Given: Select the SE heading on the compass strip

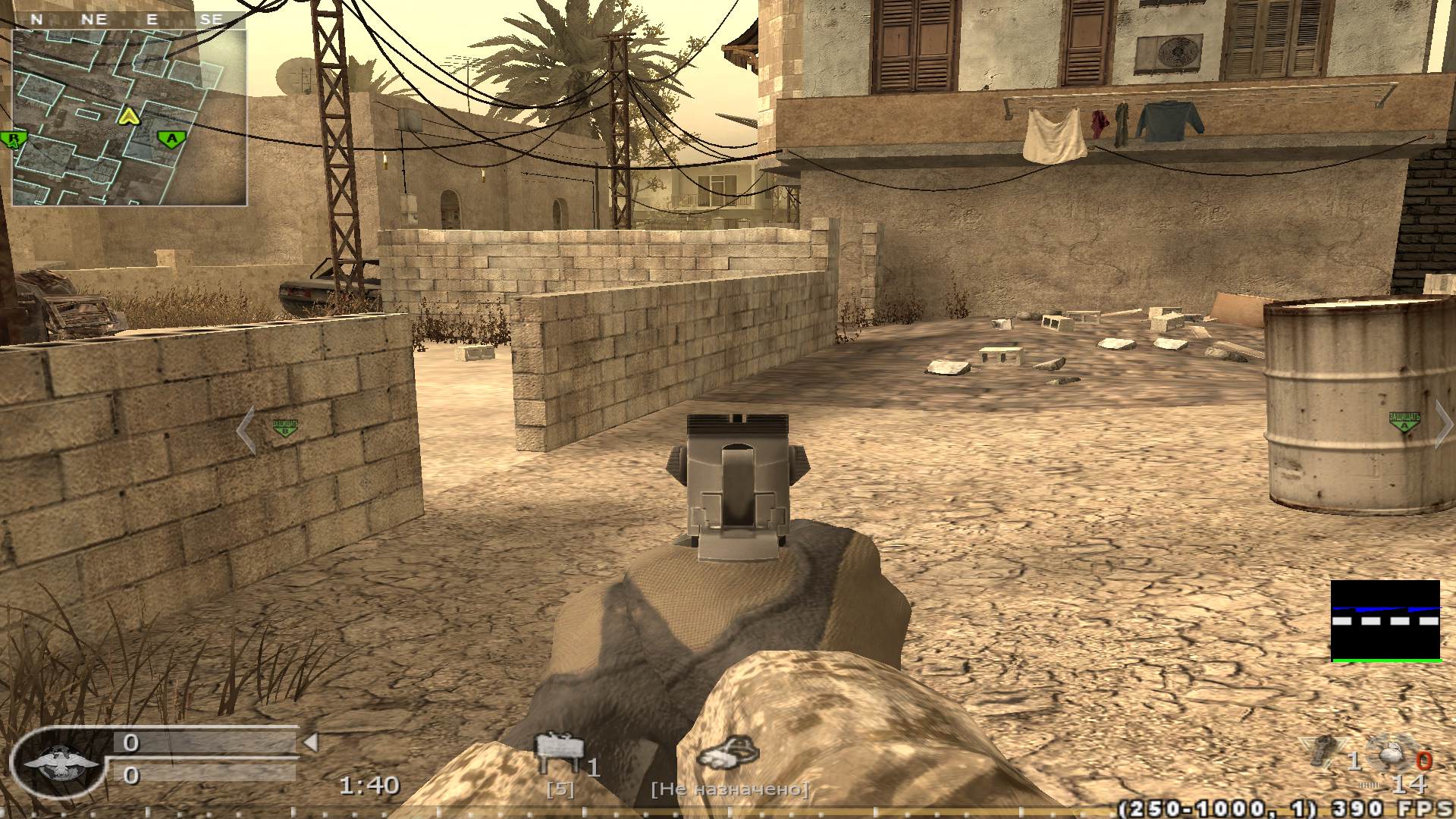Looking at the screenshot, I should 213,17.
